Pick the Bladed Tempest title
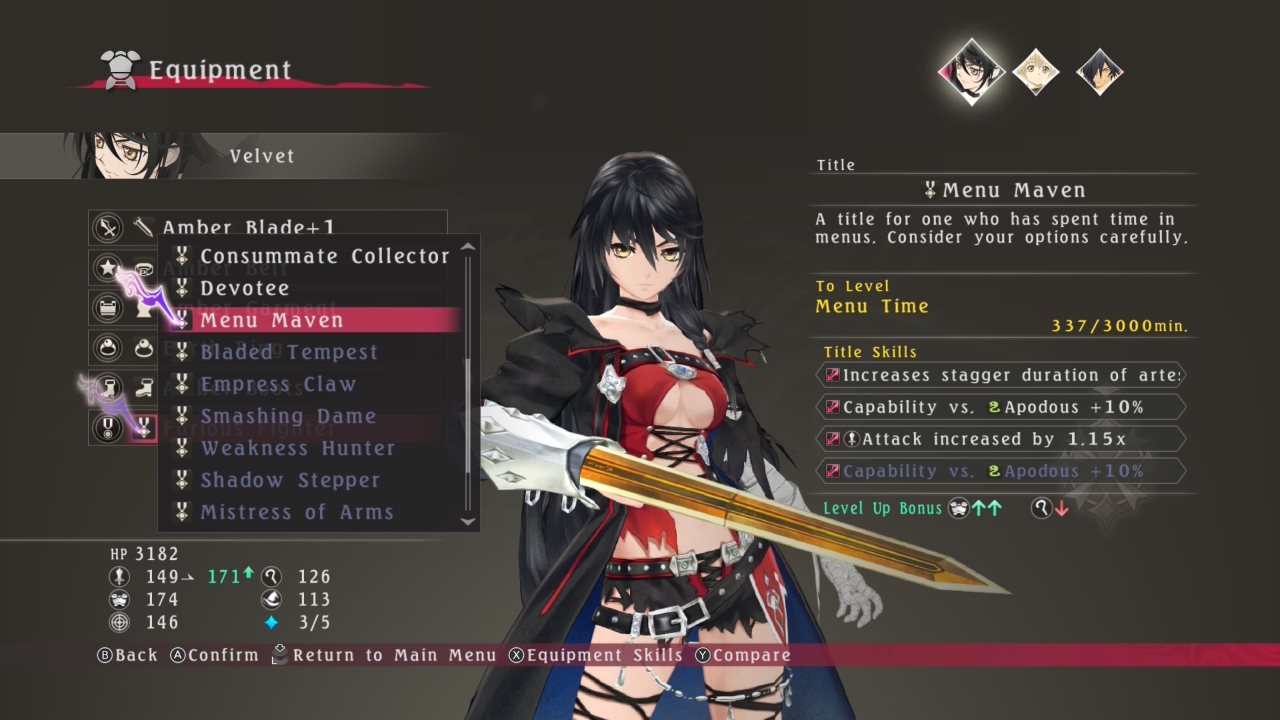This screenshot has height=720, width=1280. tap(288, 352)
